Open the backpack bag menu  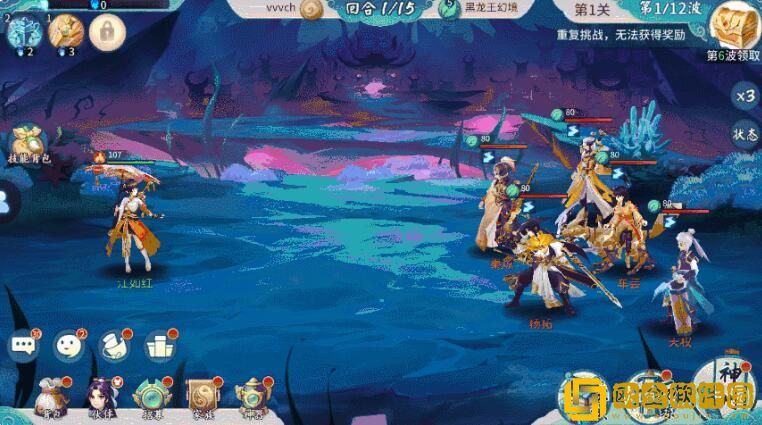coord(49,397)
